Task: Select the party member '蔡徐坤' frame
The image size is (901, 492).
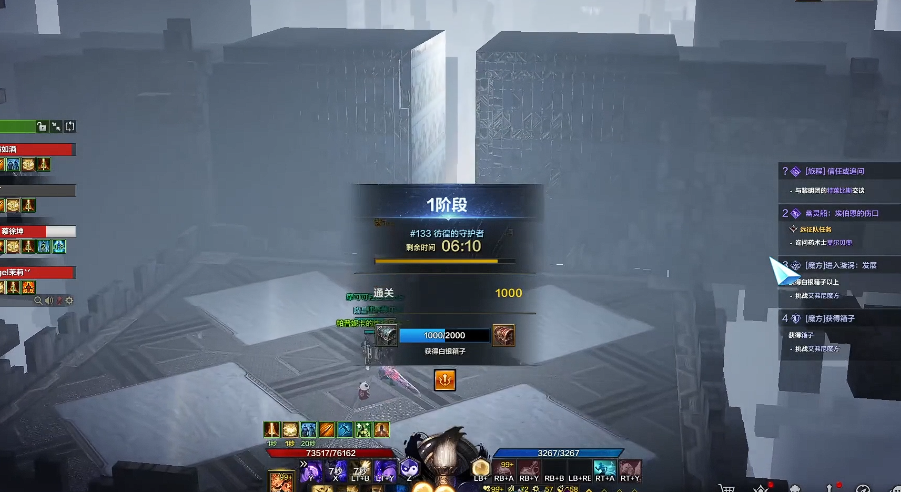Action: 37,231
